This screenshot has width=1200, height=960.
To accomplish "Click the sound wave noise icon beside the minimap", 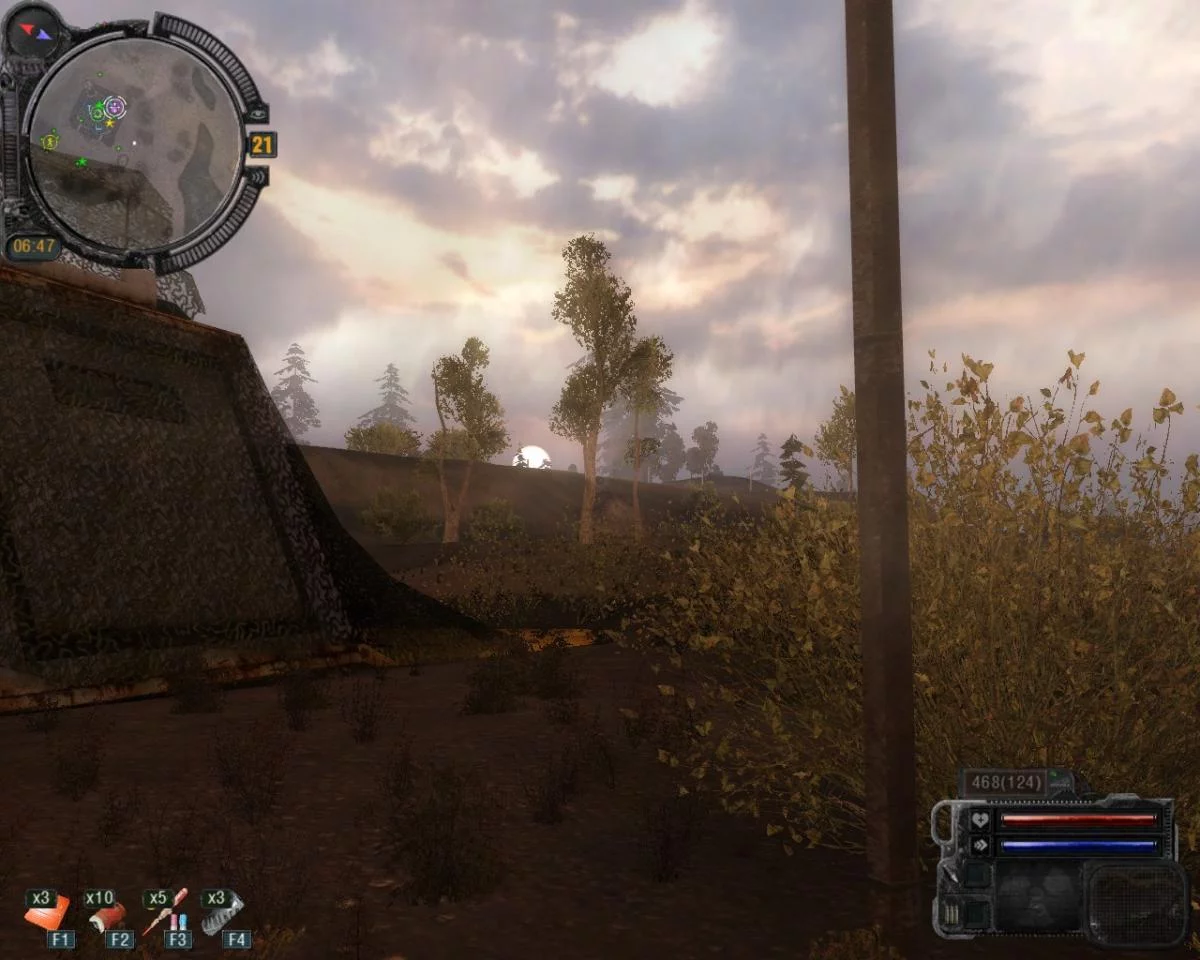I will 256,177.
